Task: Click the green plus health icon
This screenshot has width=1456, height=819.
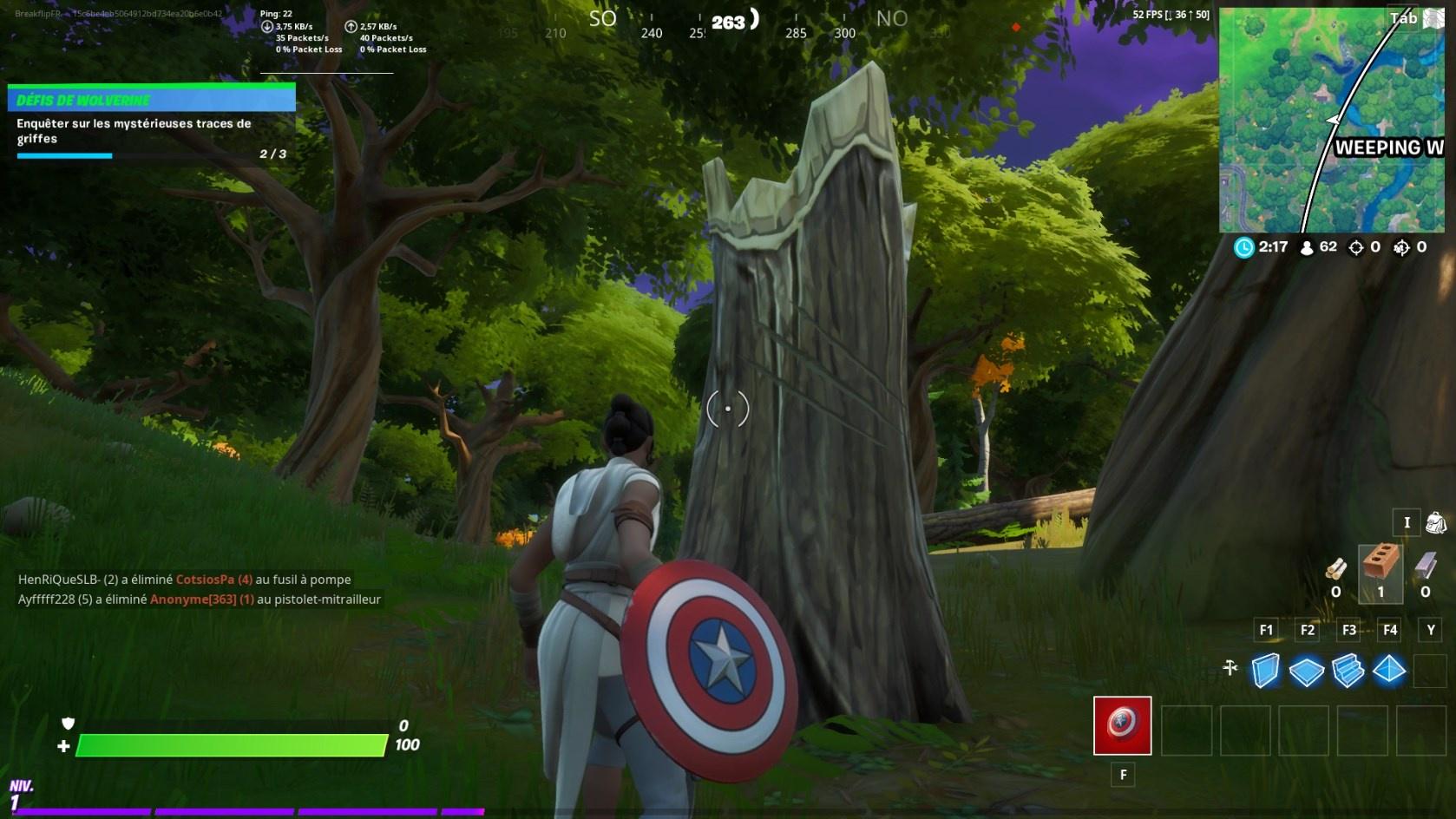Action: click(x=62, y=744)
